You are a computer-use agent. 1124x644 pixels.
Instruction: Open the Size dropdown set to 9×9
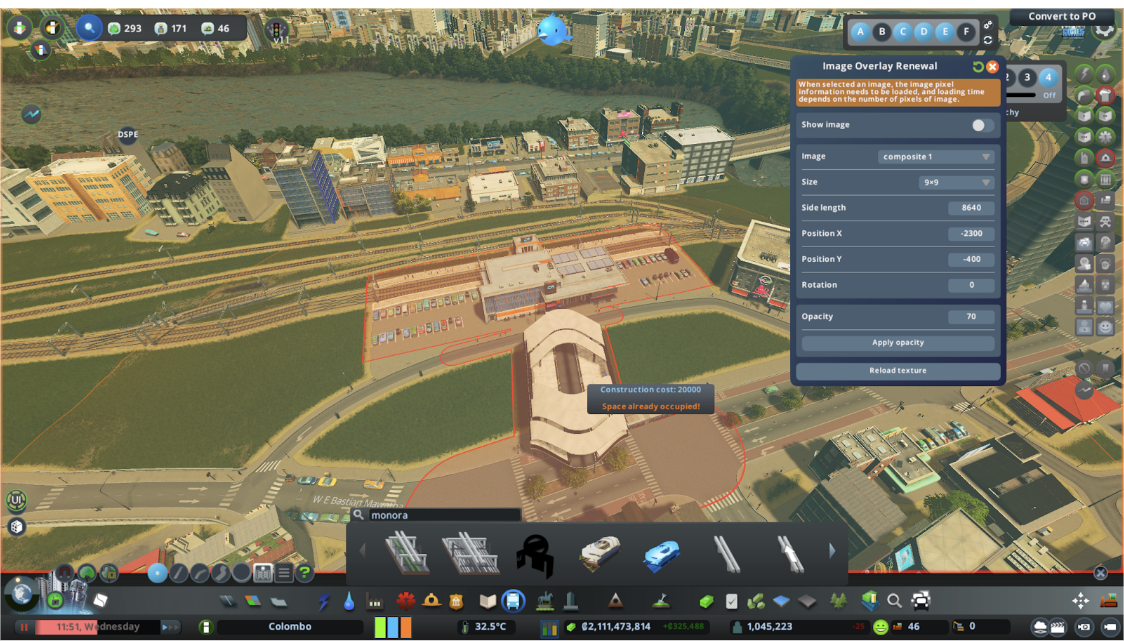click(957, 183)
